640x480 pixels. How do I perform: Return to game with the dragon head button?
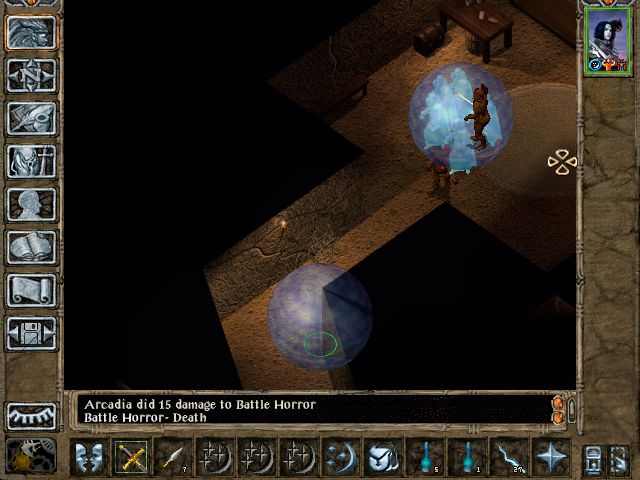[31, 32]
